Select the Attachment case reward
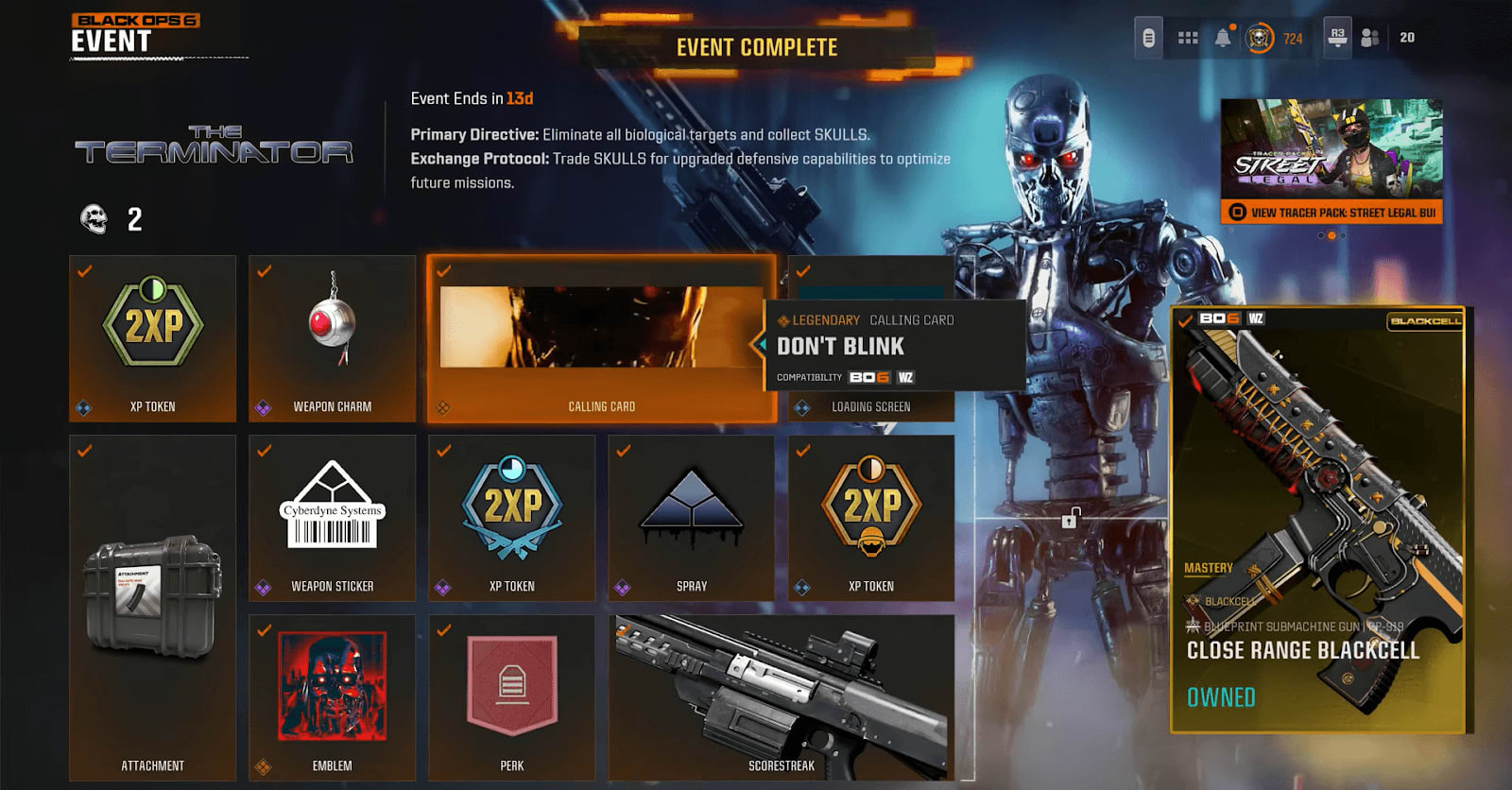 pos(152,605)
